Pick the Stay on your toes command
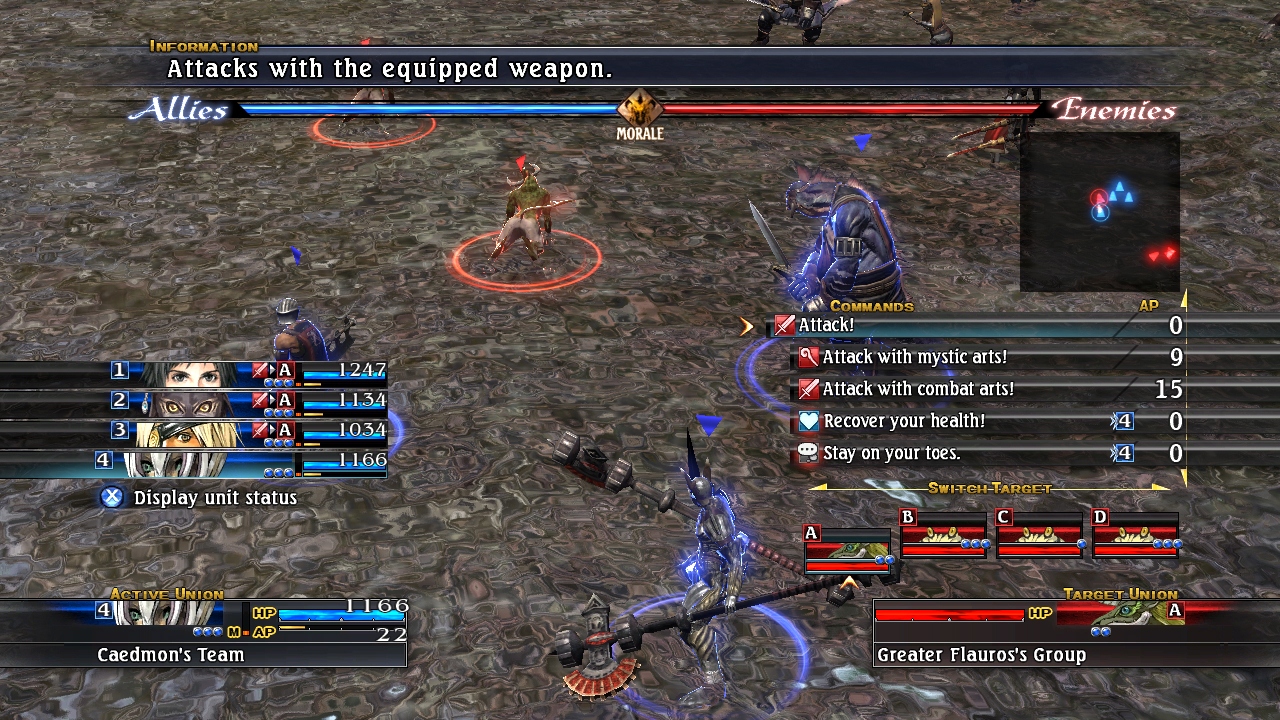 (891, 453)
